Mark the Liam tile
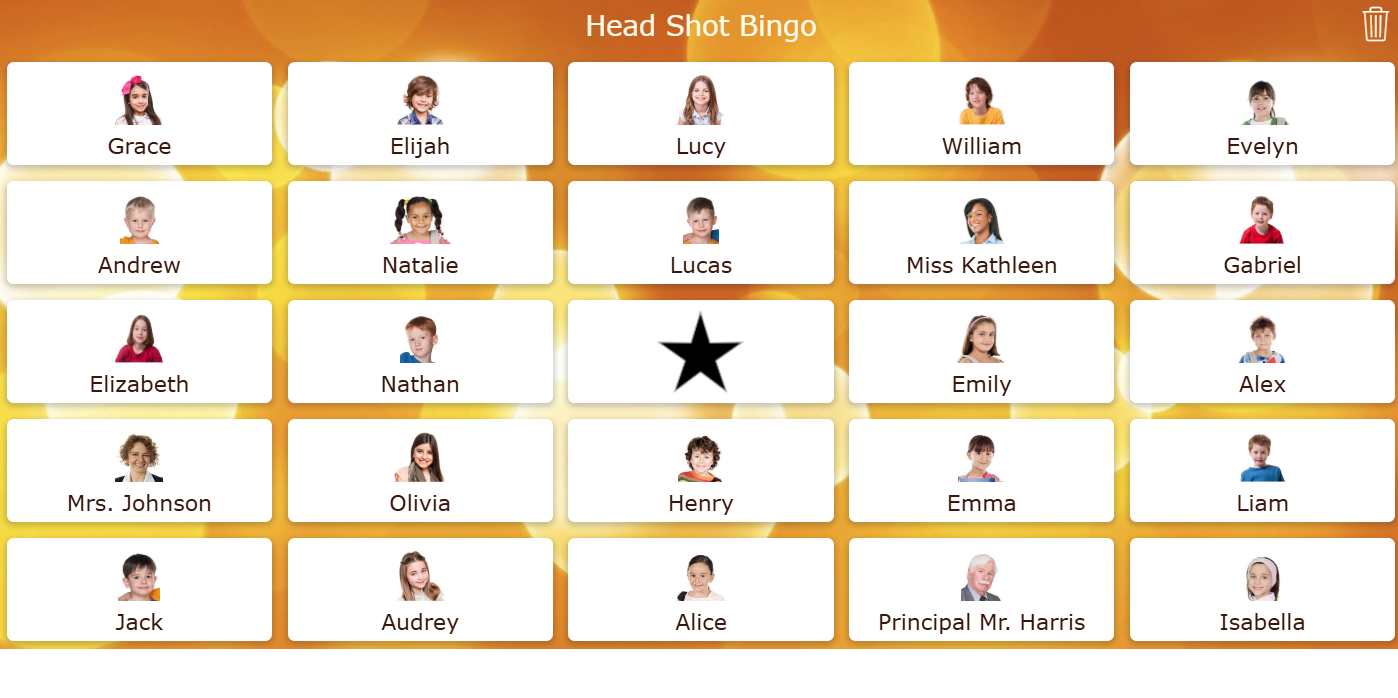 click(x=1262, y=471)
